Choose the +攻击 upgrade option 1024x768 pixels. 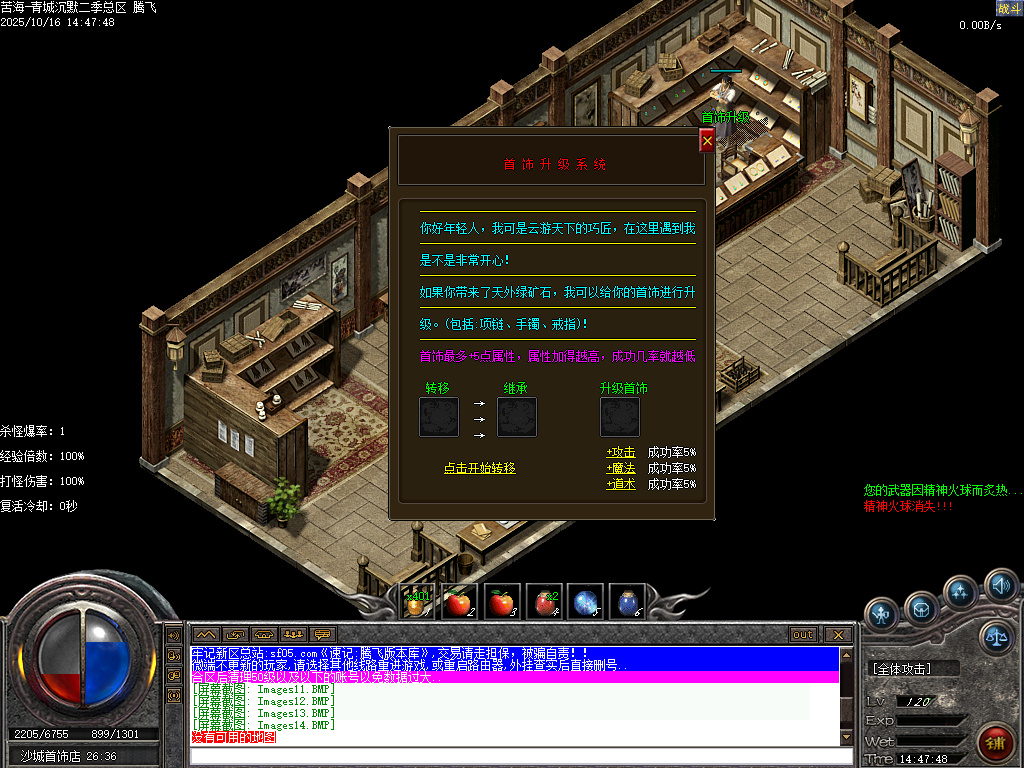(x=621, y=452)
